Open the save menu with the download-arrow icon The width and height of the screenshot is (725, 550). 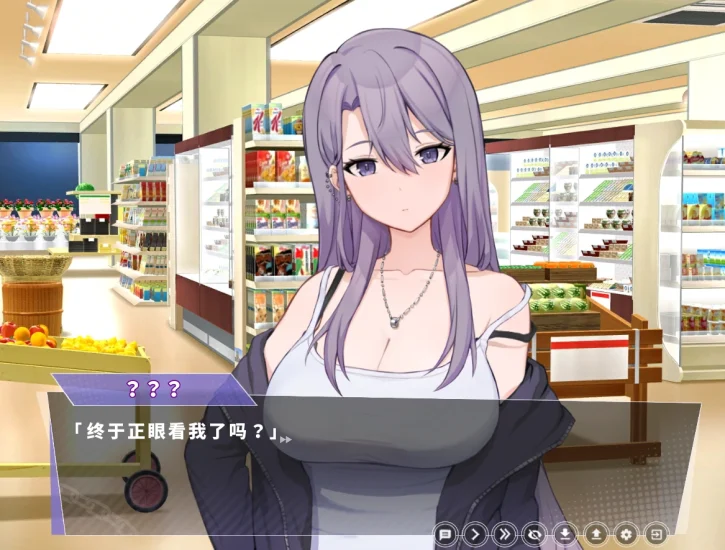[x=566, y=534]
